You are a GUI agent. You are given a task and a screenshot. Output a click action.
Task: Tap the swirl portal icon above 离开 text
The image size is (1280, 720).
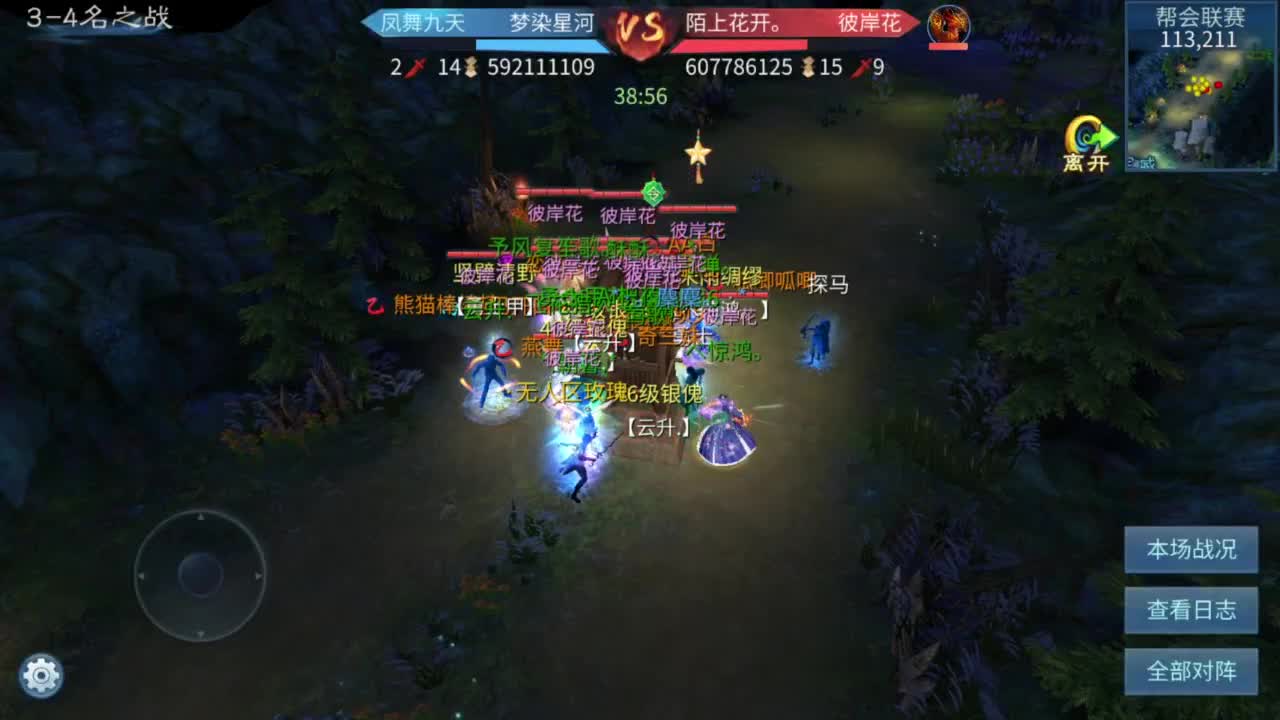coord(1085,131)
